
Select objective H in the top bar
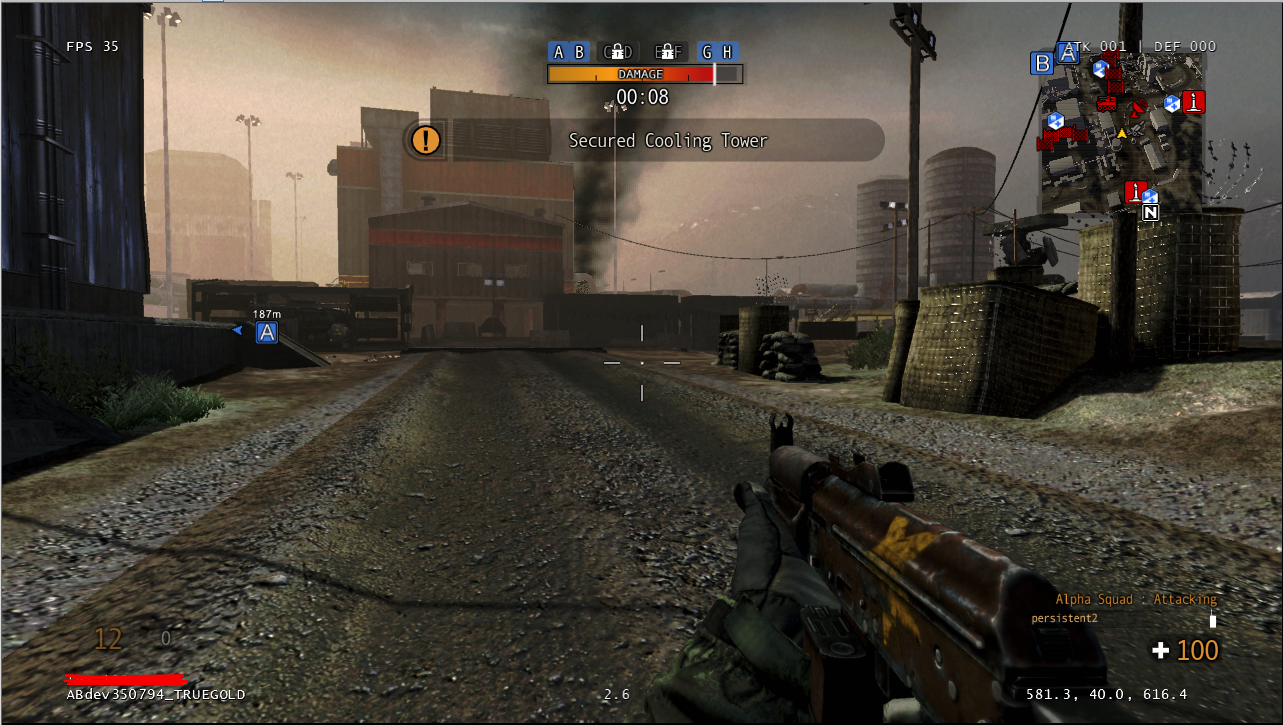point(727,52)
